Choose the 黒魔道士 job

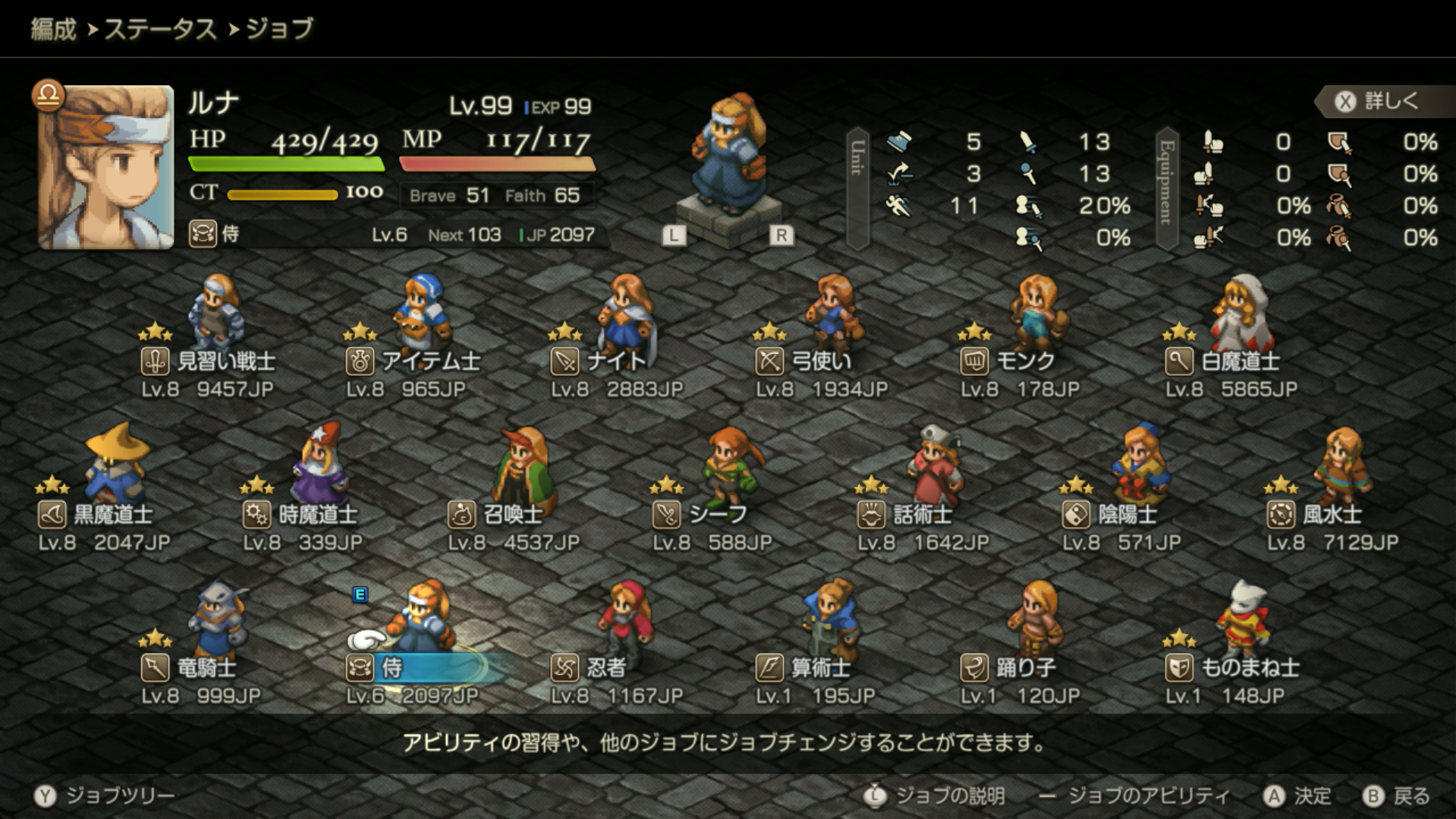tap(105, 515)
